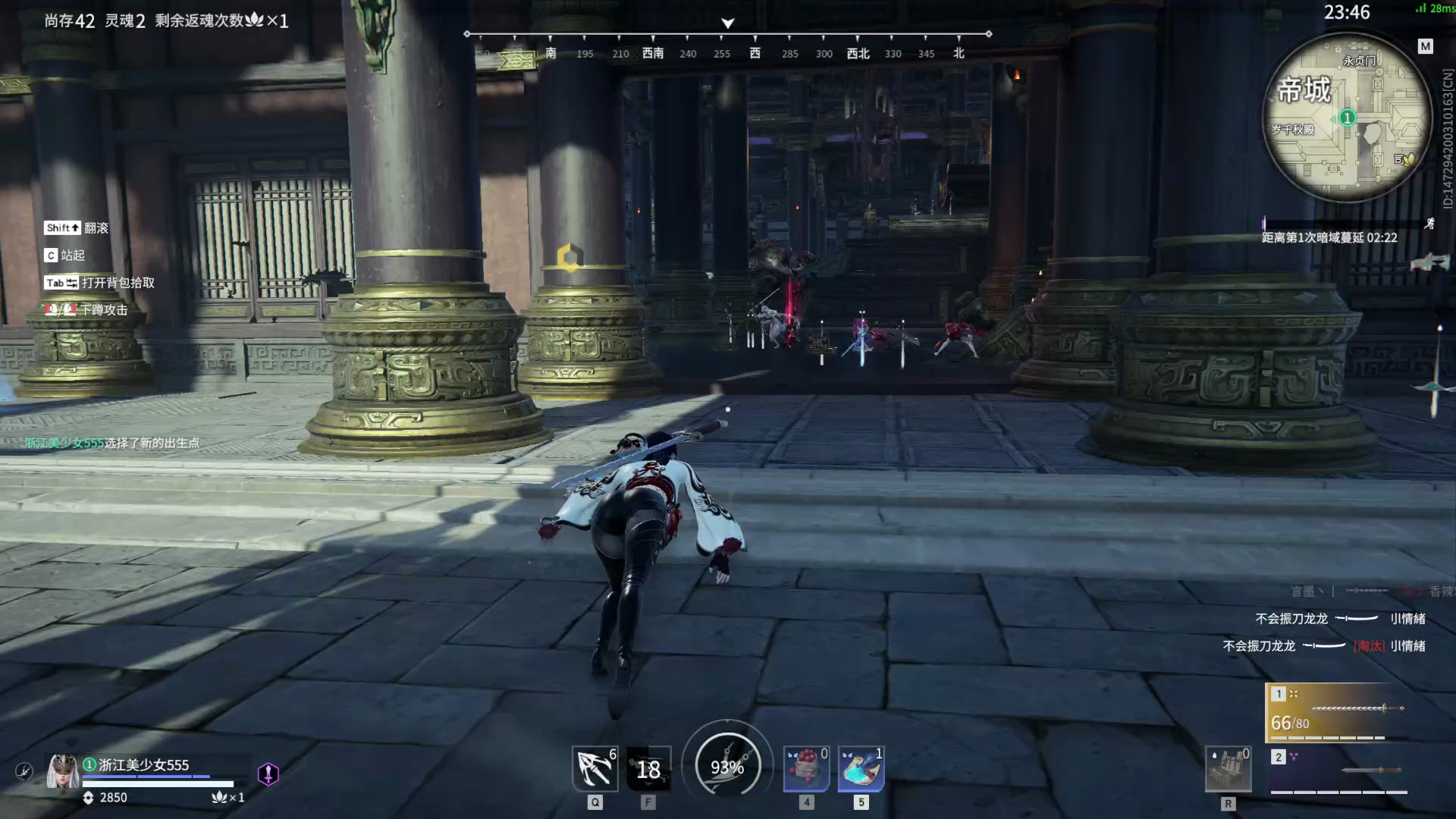Activate the skill on 18-second cooldown
1456x819 pixels.
coord(648,769)
